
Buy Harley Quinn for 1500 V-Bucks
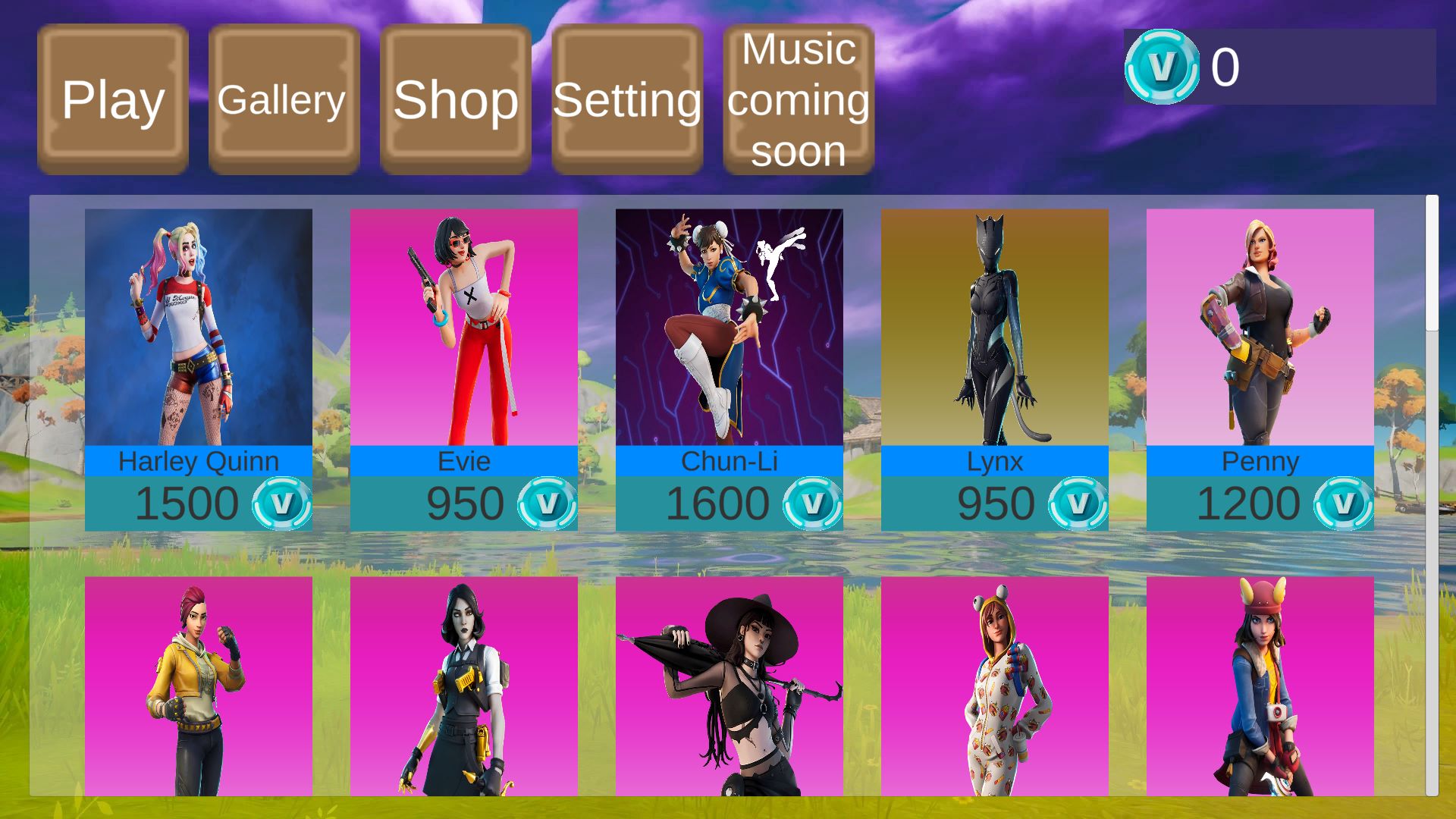coord(199,504)
